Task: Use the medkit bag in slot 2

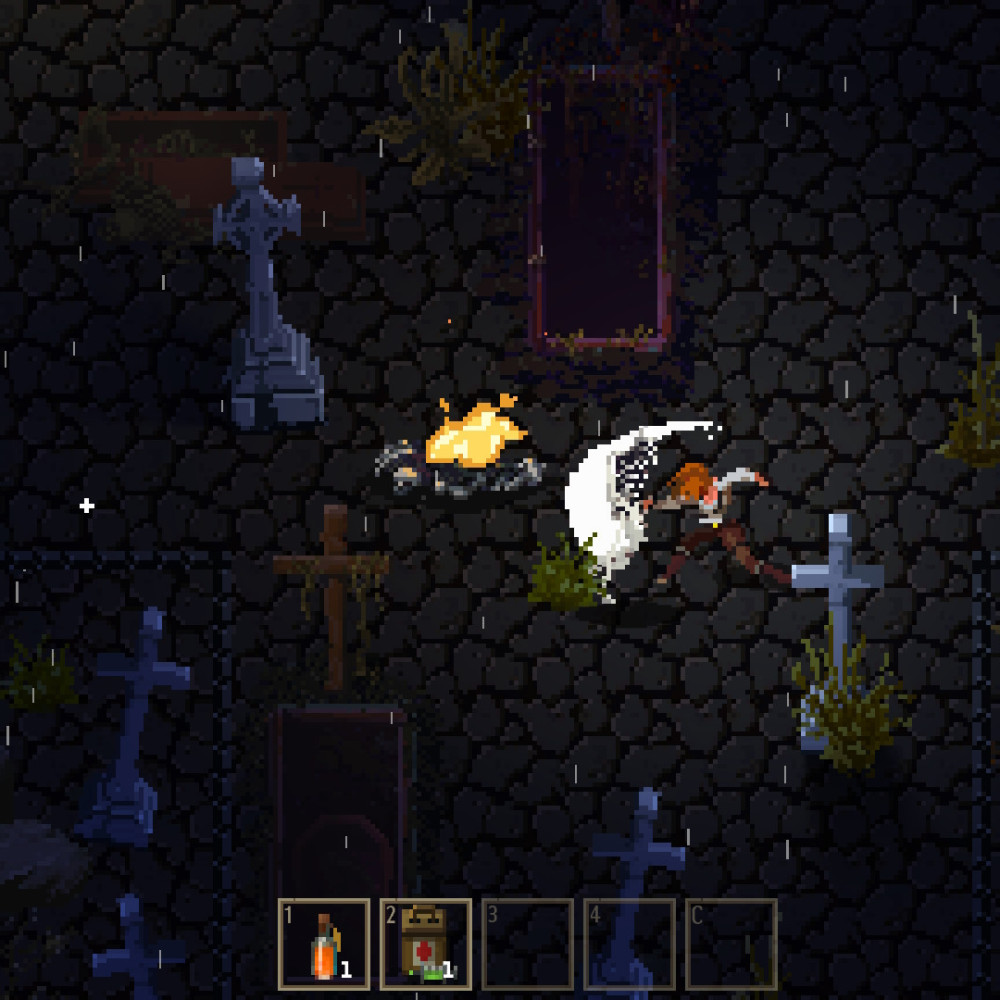Action: (426, 944)
